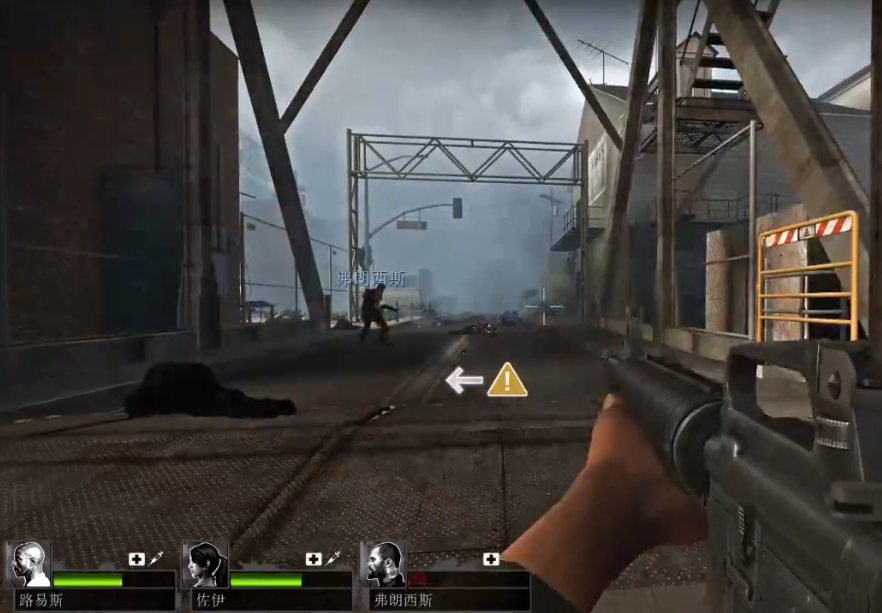The height and width of the screenshot is (613, 882).
Task: Click the white left-pointing arrow indicator
Action: [x=464, y=380]
